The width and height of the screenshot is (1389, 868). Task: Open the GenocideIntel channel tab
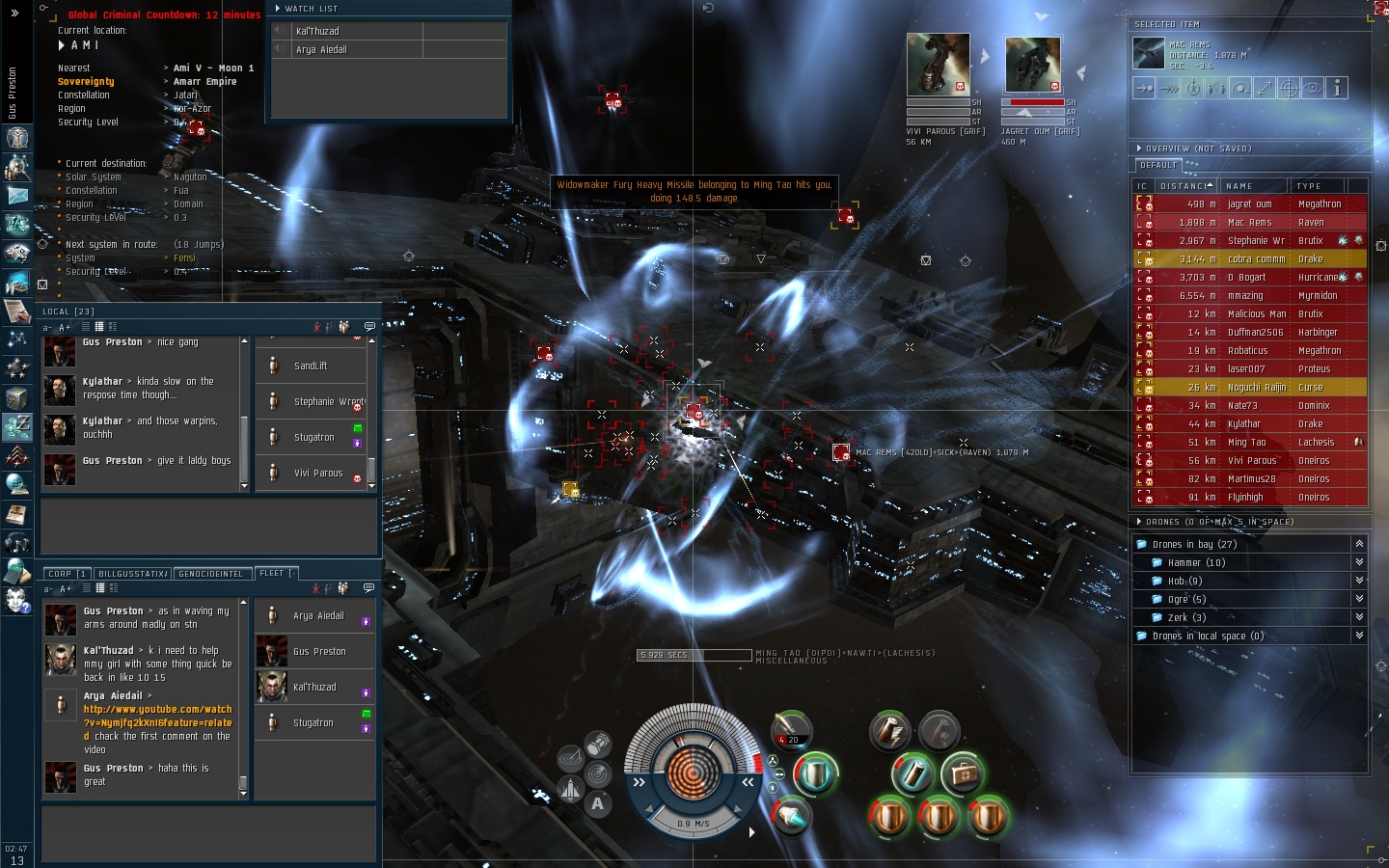click(x=211, y=574)
